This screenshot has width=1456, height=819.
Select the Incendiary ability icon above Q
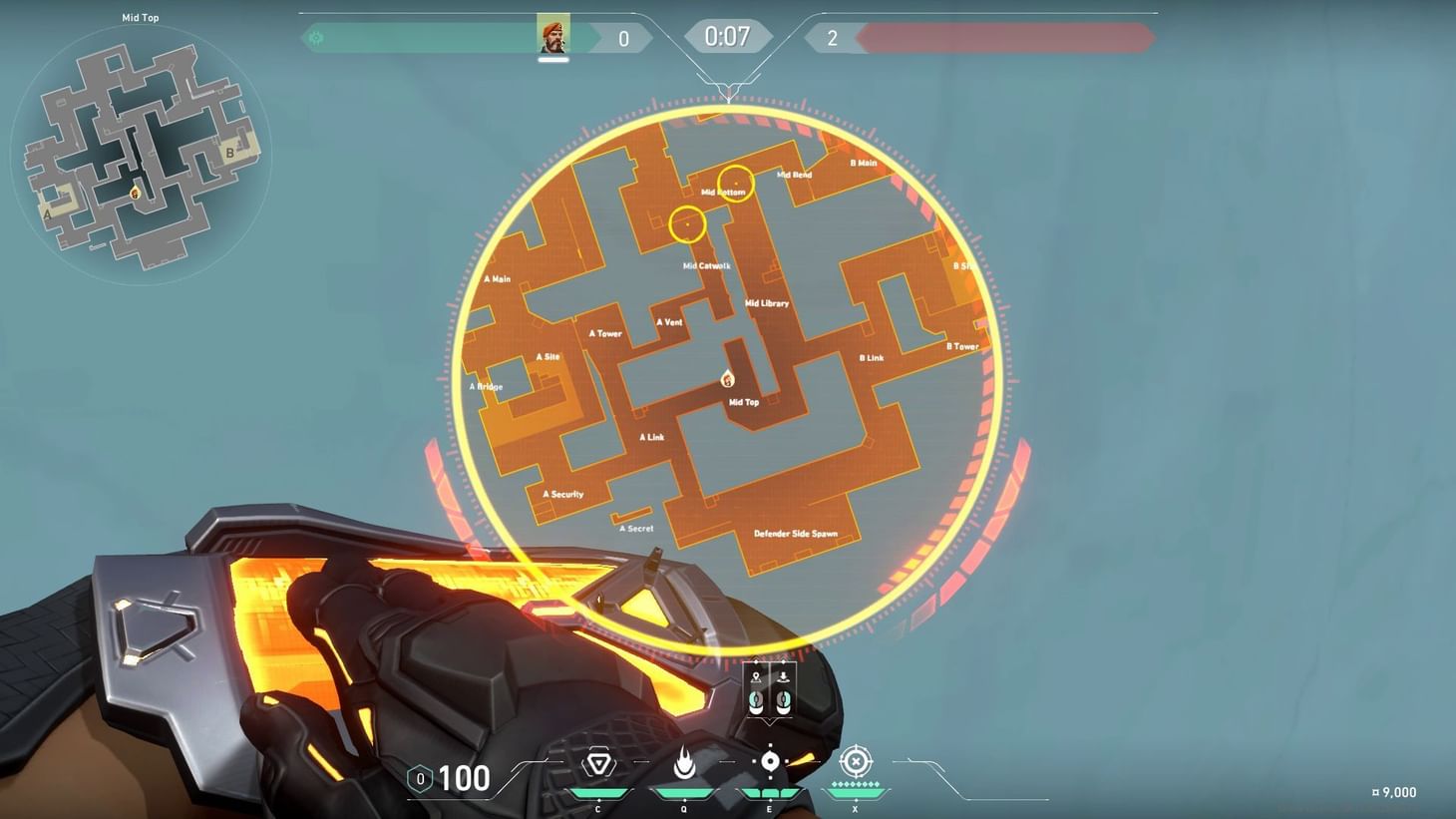(683, 763)
